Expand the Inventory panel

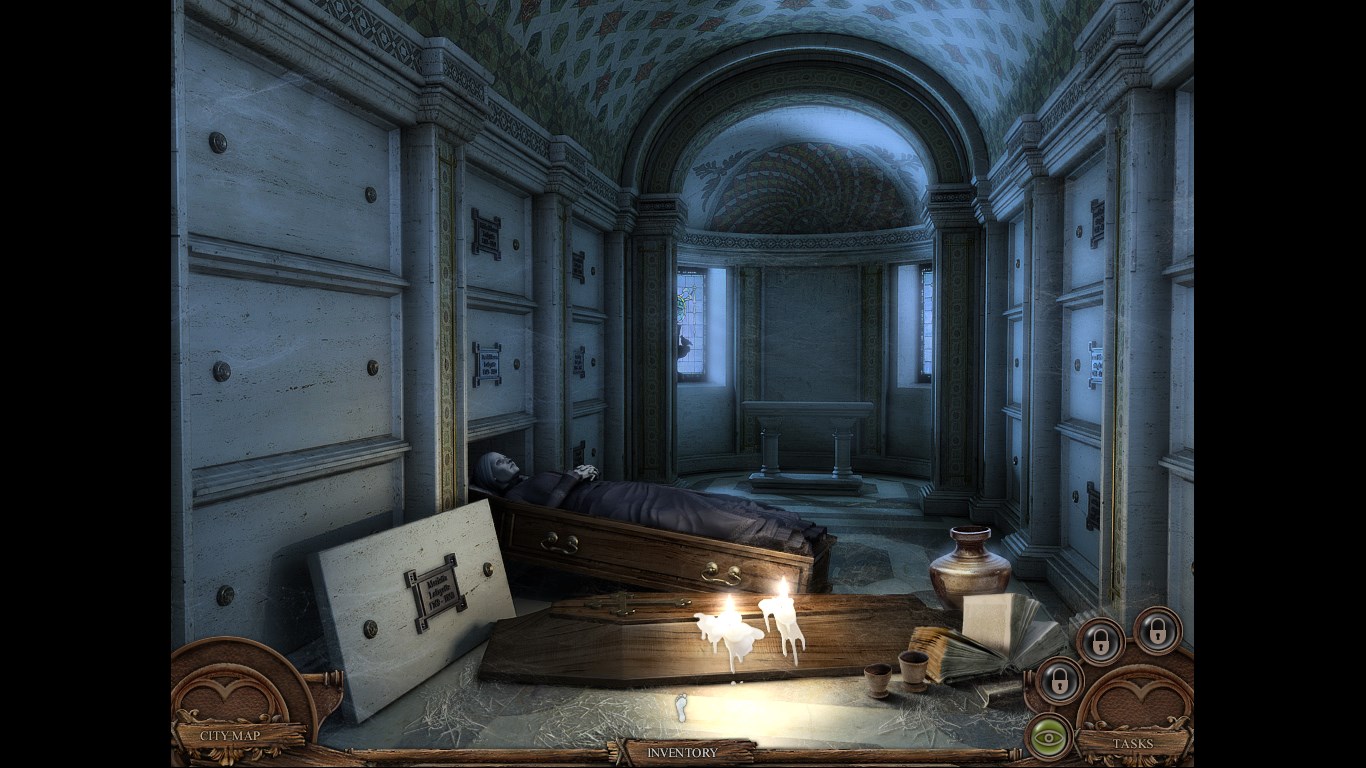click(682, 752)
